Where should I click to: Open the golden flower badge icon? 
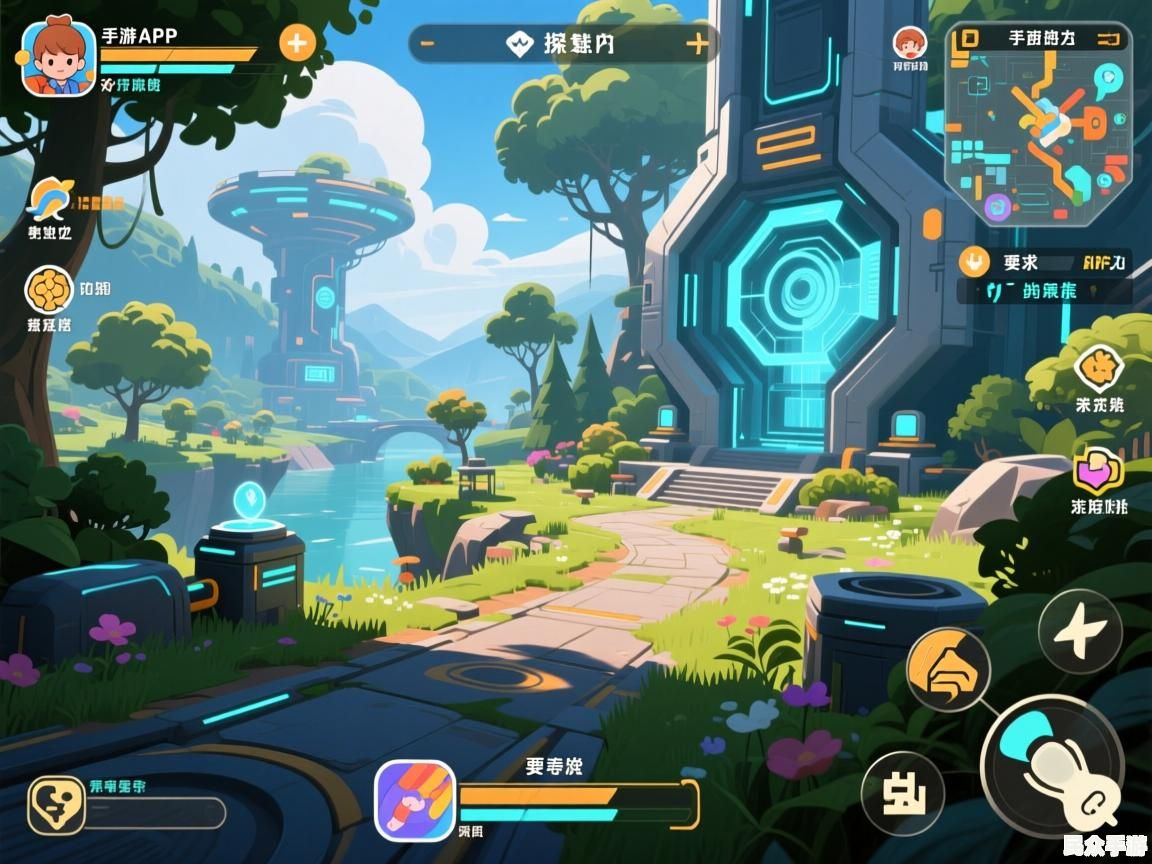(x=48, y=290)
